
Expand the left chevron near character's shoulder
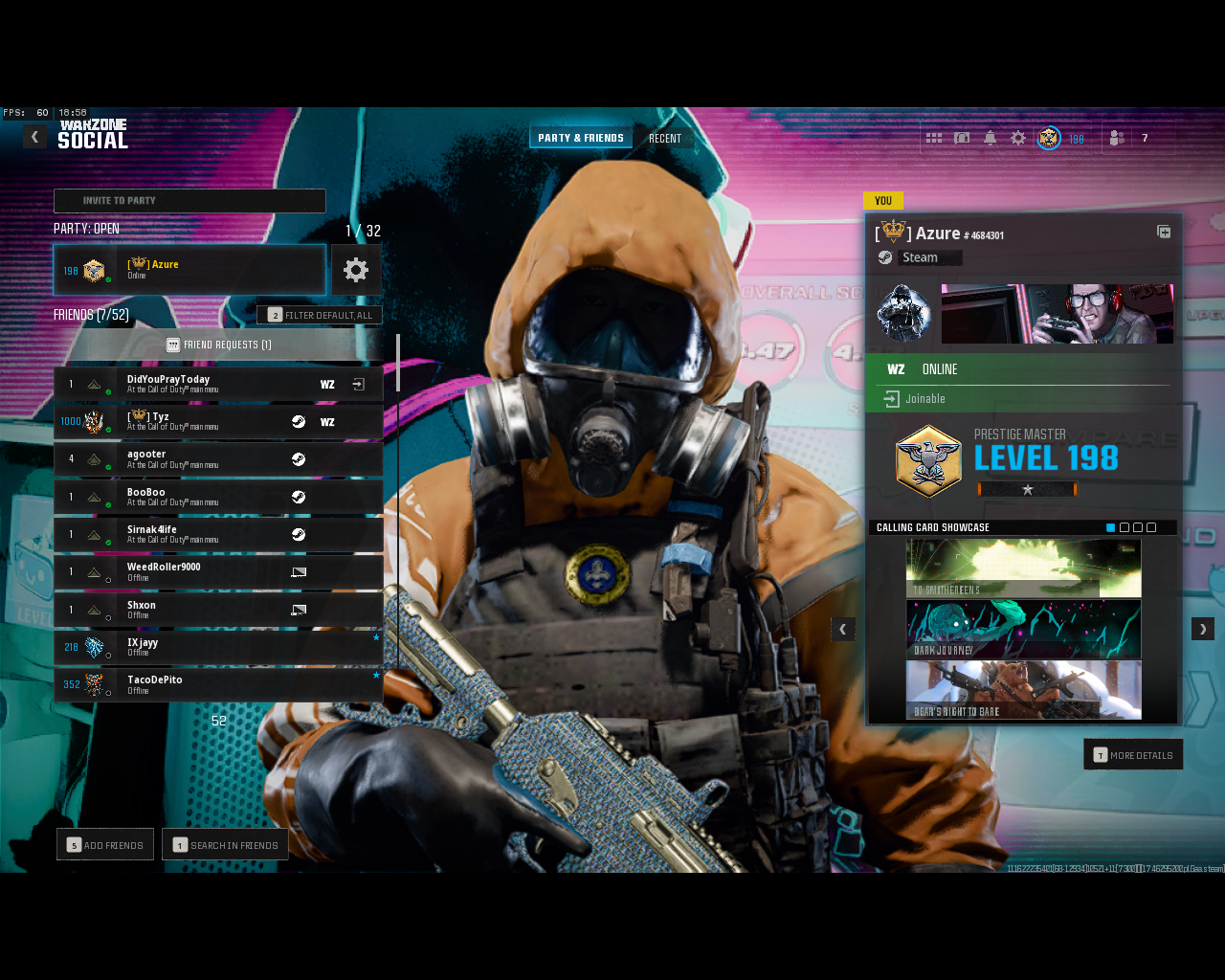[x=842, y=629]
